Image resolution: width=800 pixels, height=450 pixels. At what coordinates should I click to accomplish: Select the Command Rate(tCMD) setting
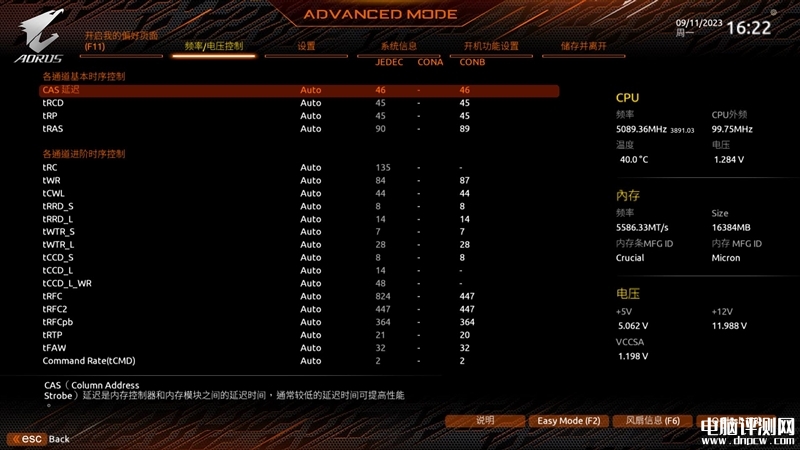[89, 361]
